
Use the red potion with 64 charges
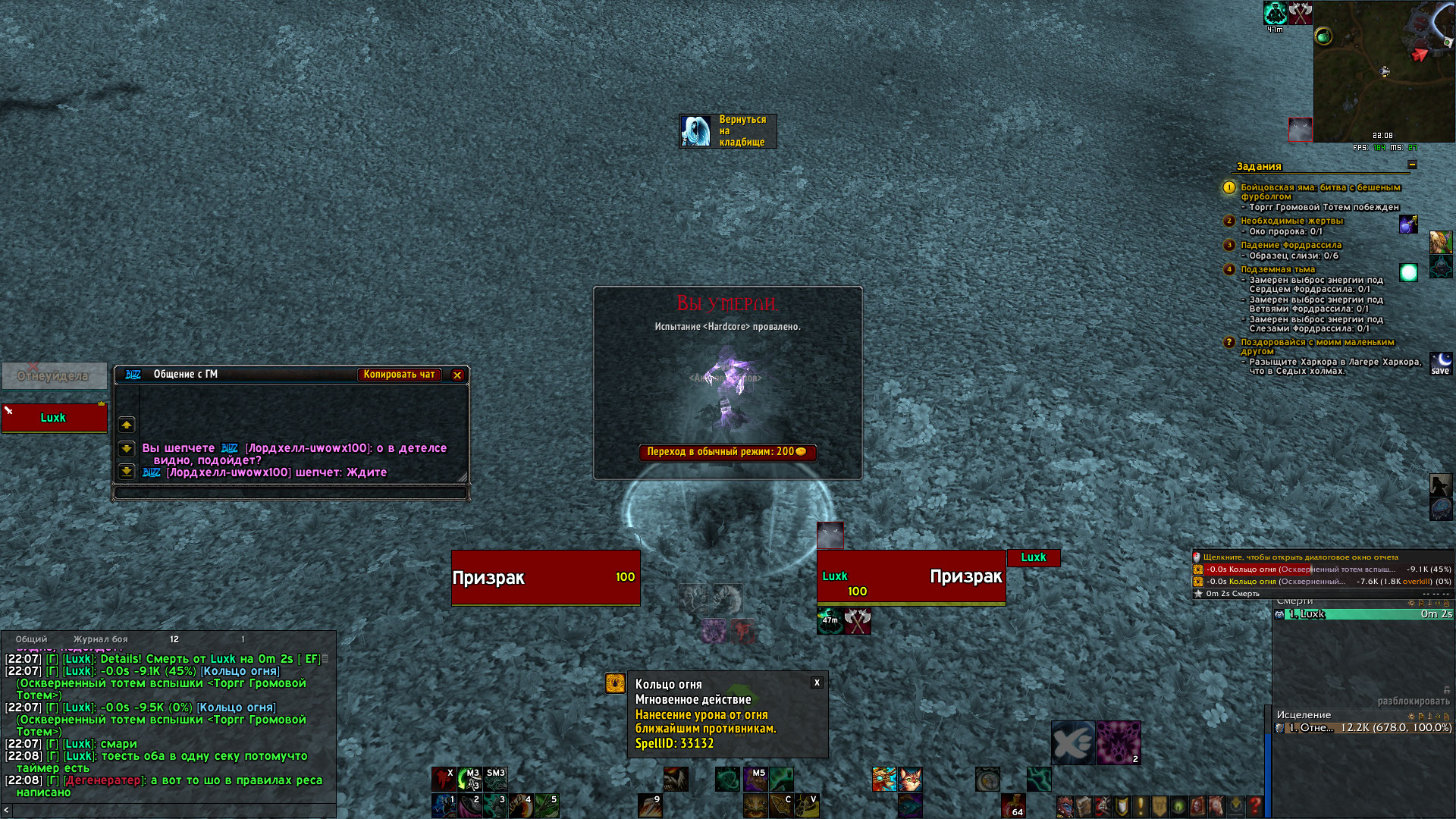pyautogui.click(x=1013, y=805)
